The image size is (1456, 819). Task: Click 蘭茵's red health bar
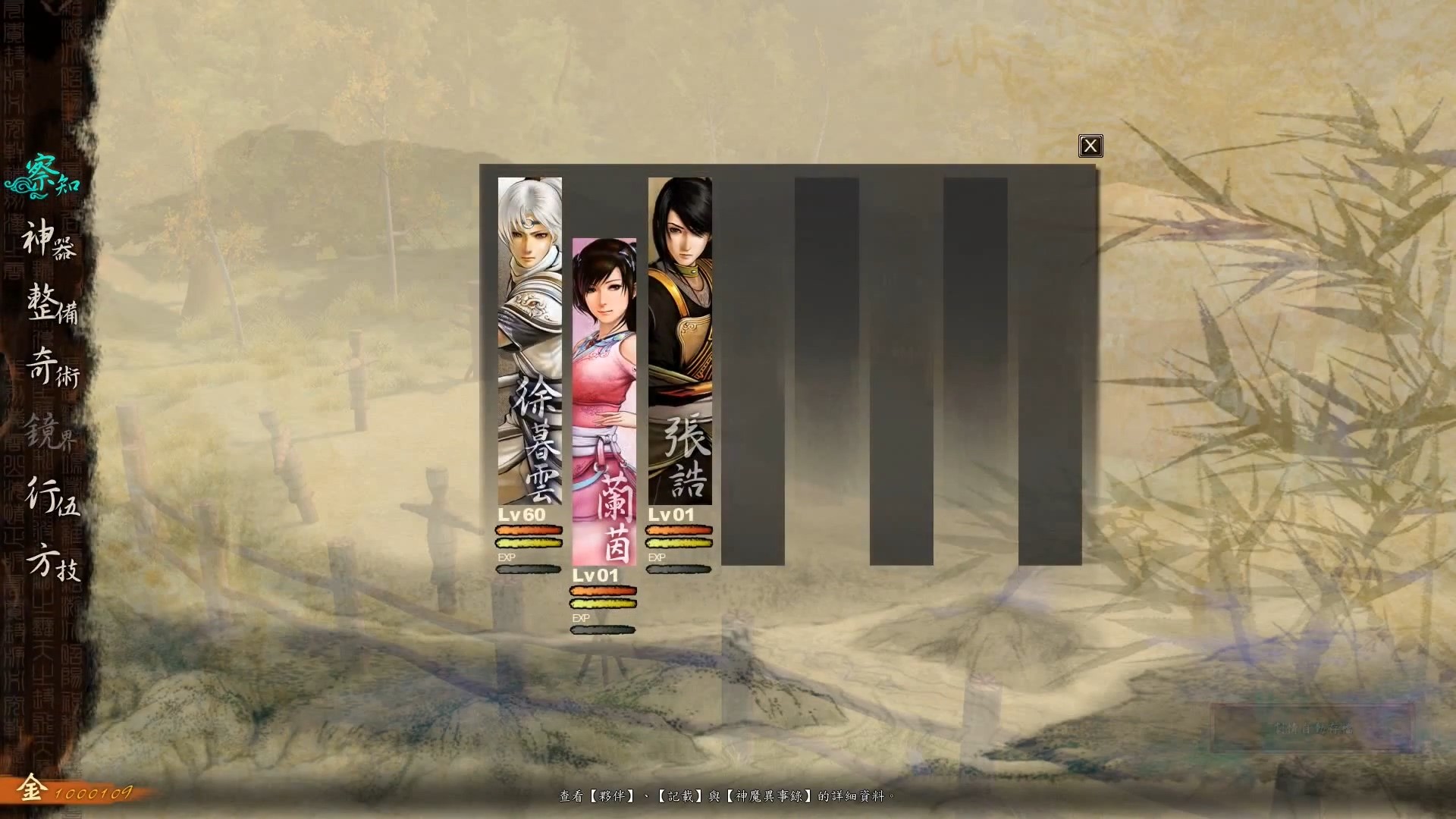(x=603, y=589)
